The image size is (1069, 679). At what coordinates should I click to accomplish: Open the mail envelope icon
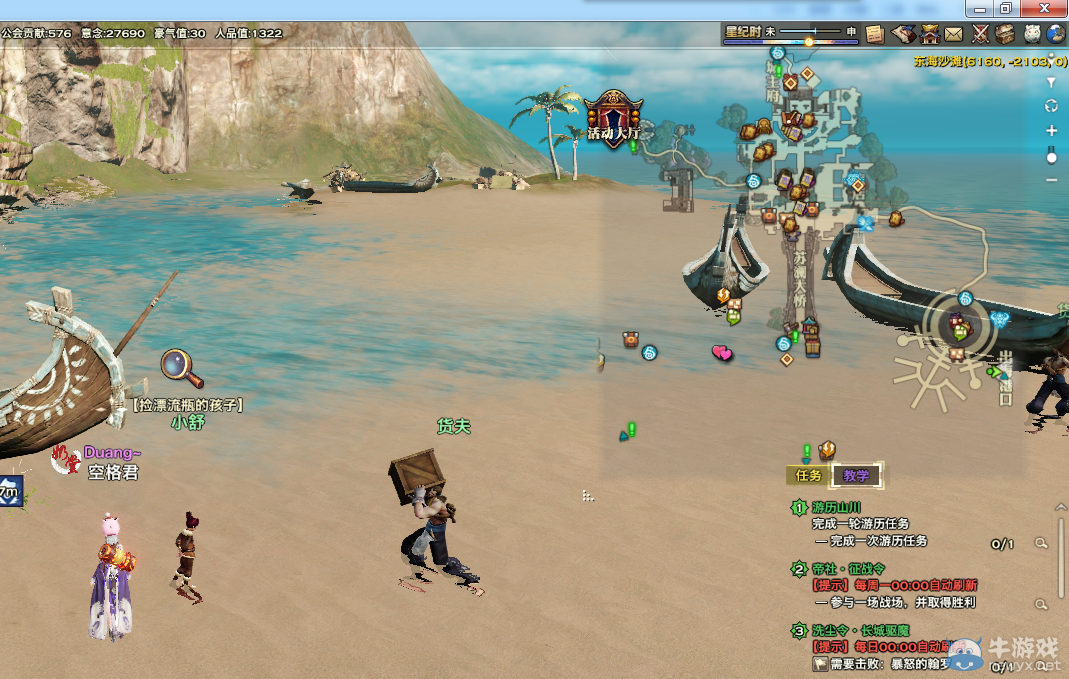coord(954,33)
